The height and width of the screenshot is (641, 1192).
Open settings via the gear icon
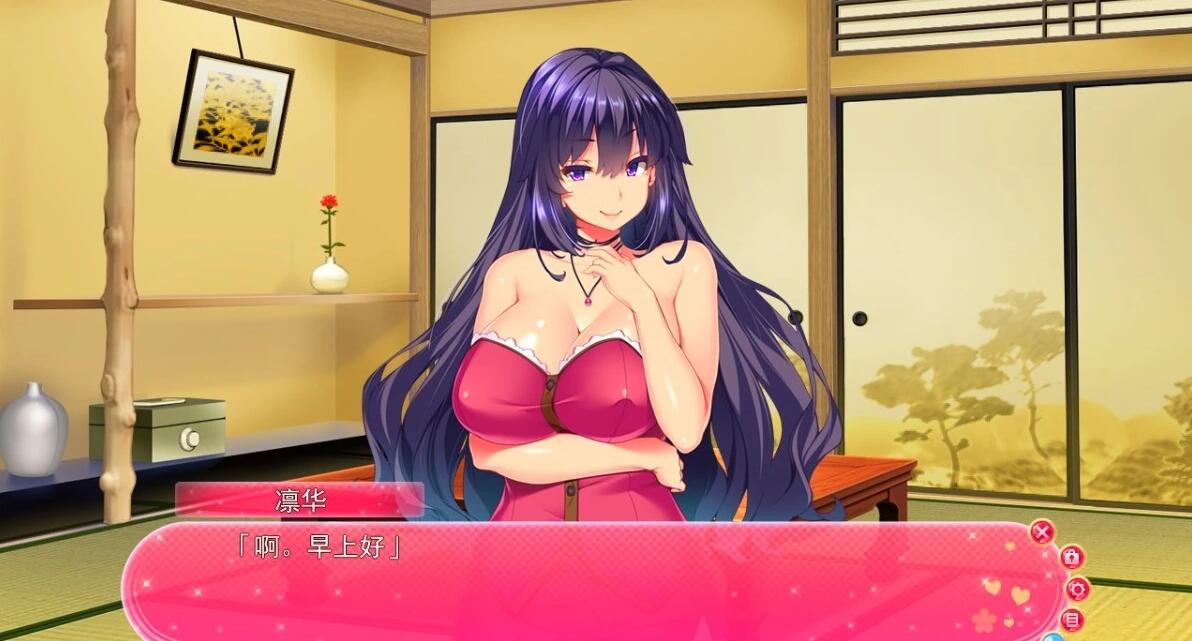click(1076, 589)
